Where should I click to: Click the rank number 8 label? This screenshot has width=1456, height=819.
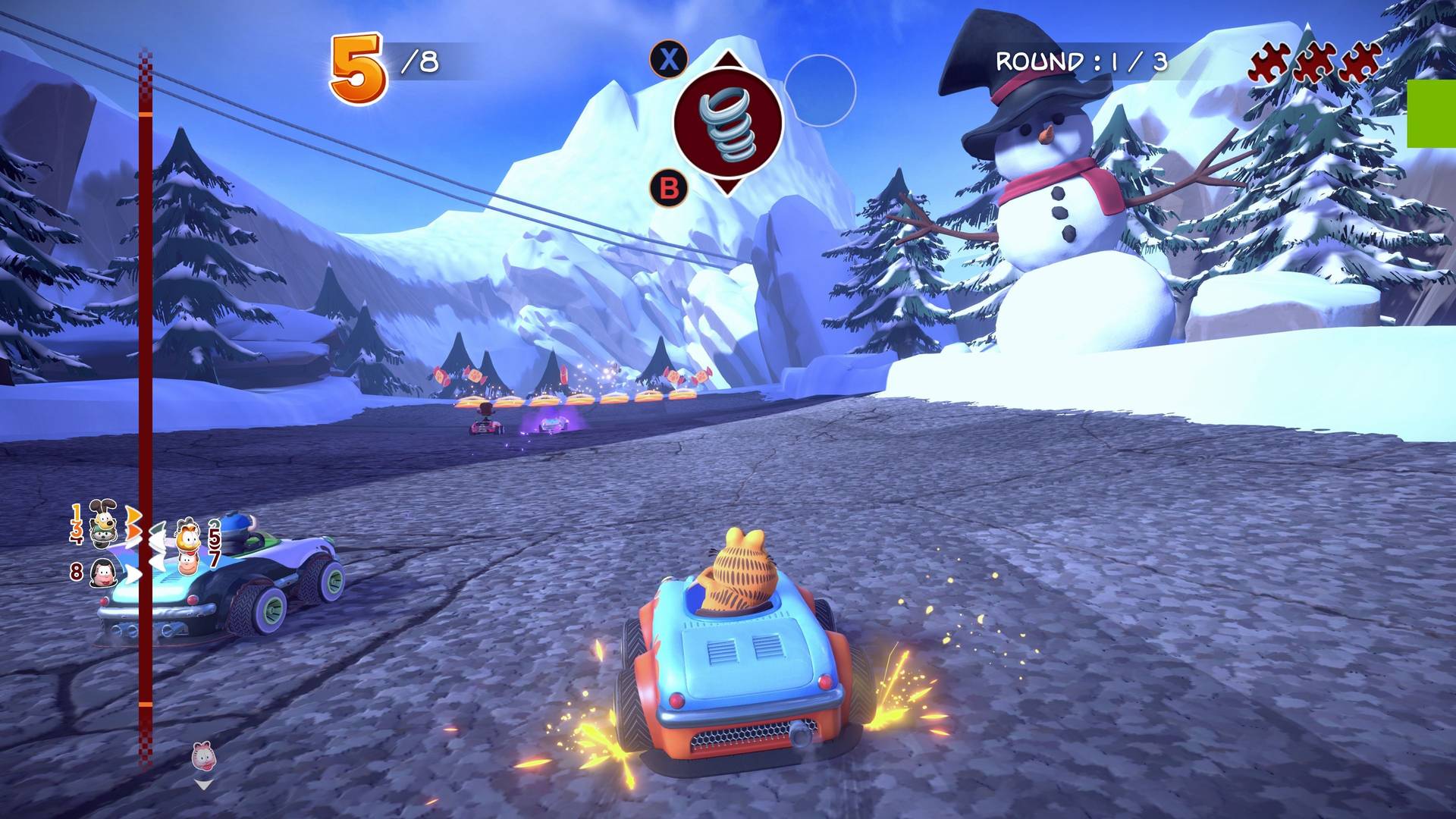coord(77,571)
